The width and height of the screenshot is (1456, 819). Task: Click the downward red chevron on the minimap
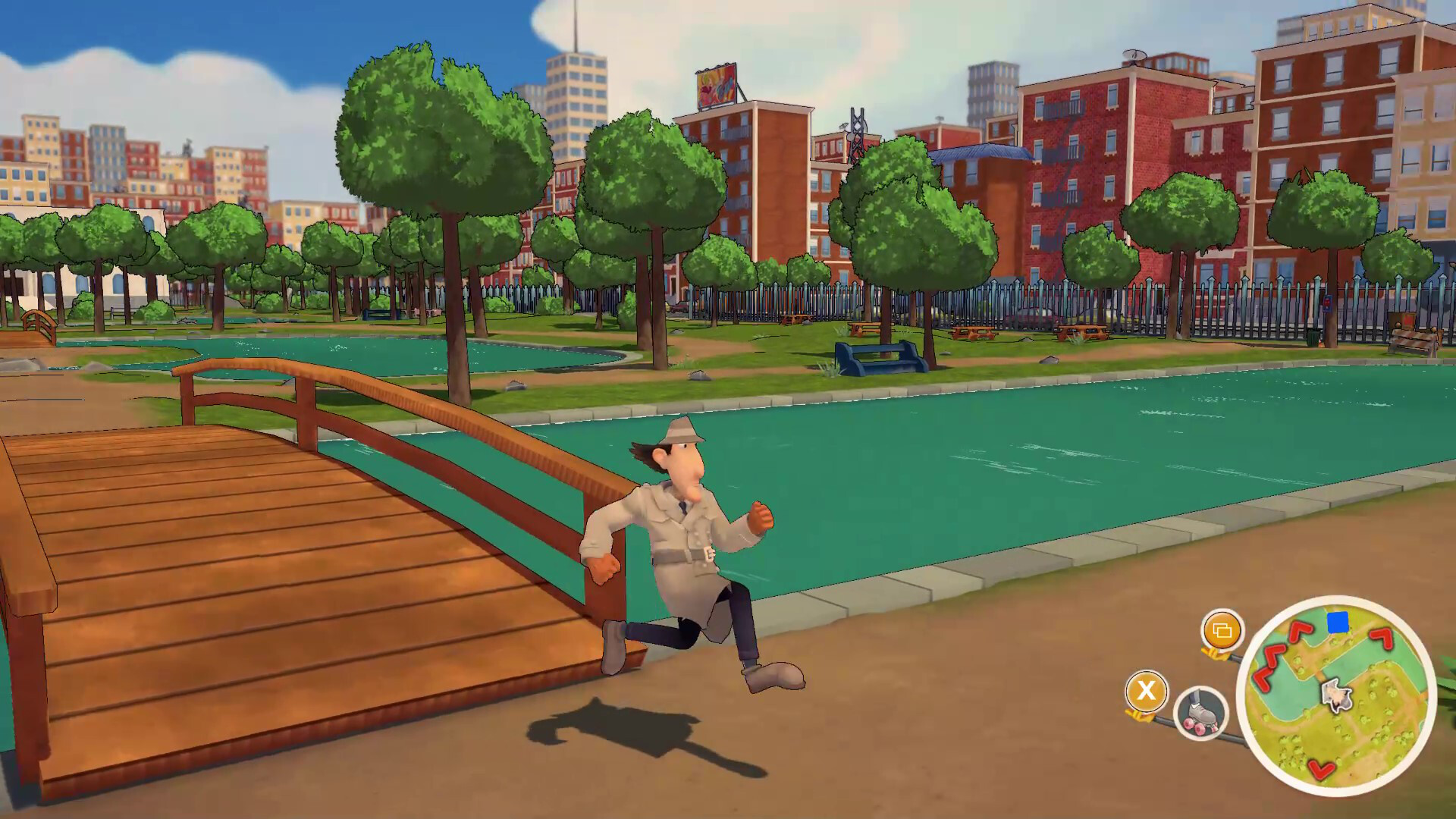1321,770
